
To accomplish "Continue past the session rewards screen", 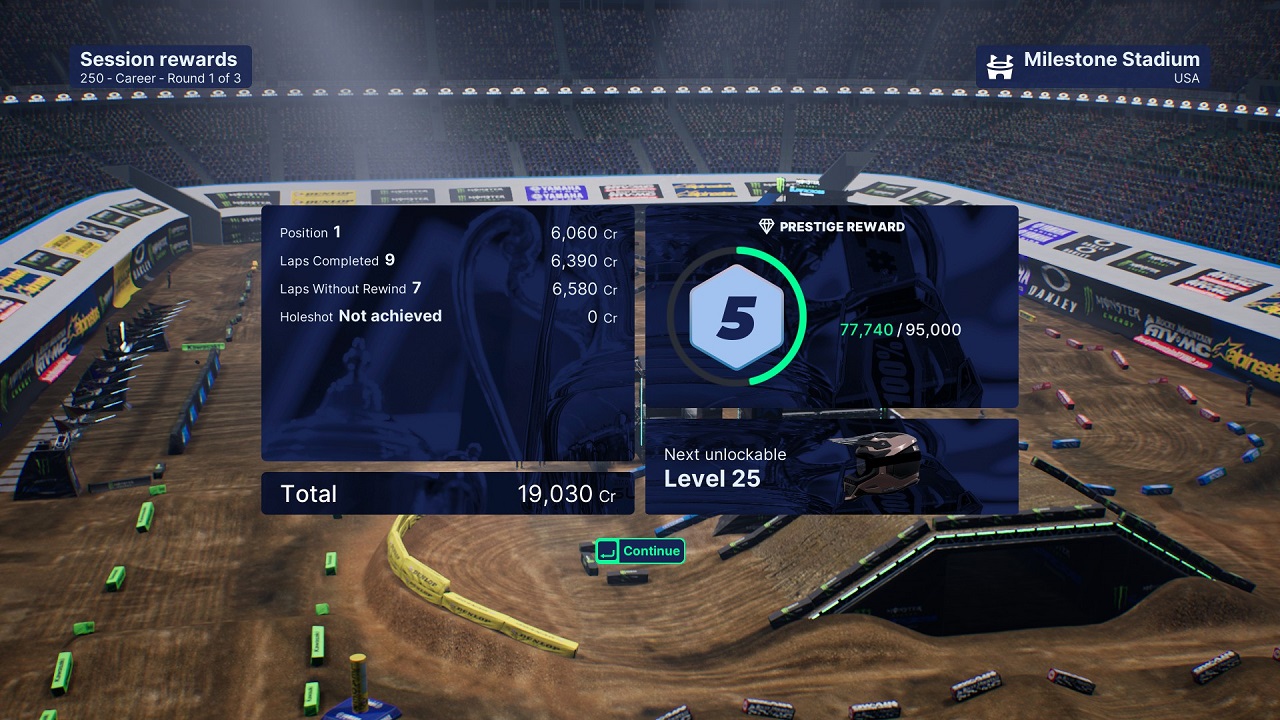I will [x=640, y=551].
